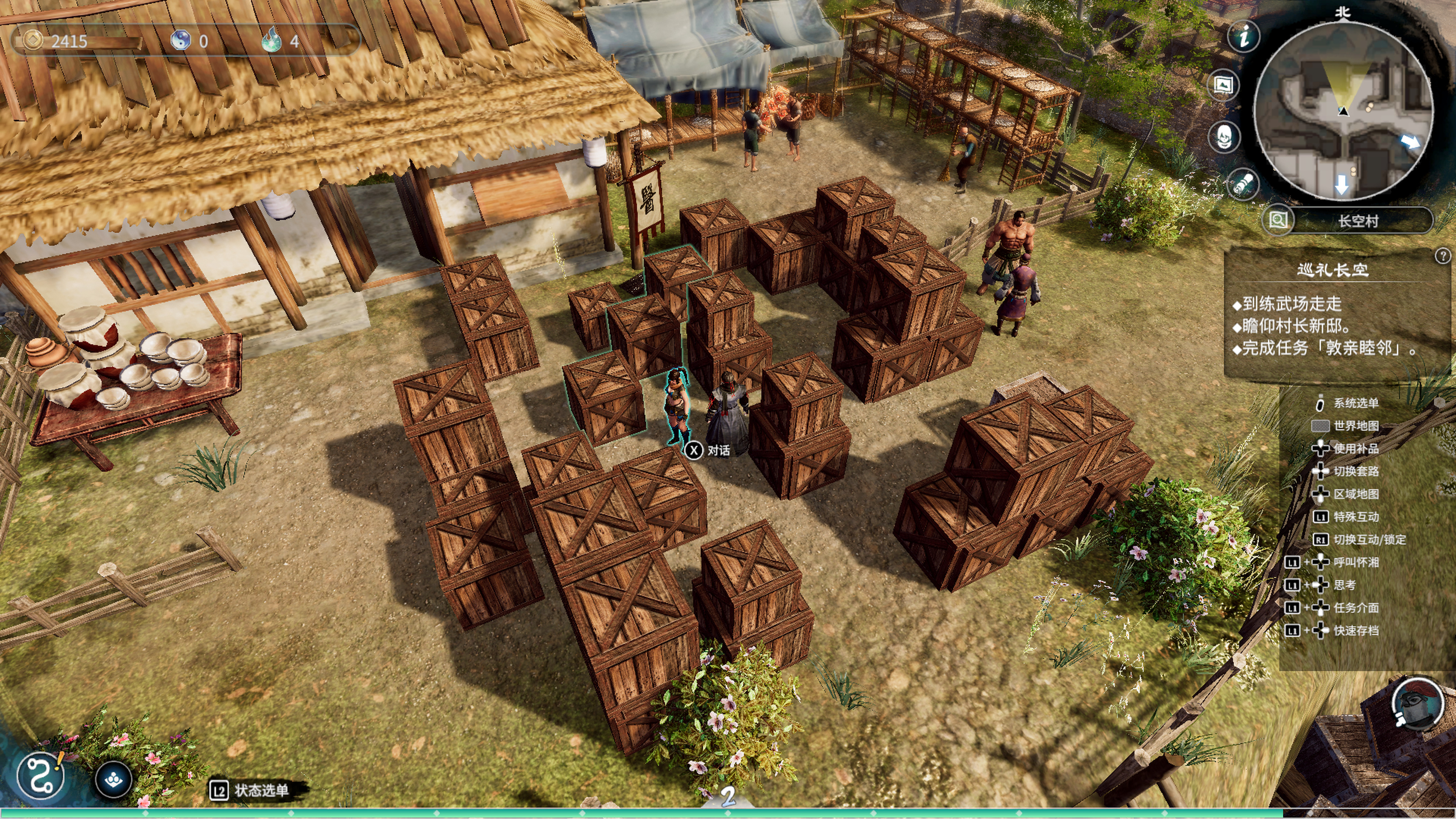1456x819 pixels.
Task: Click the landscape picture icon near minimap
Action: coord(1223,85)
